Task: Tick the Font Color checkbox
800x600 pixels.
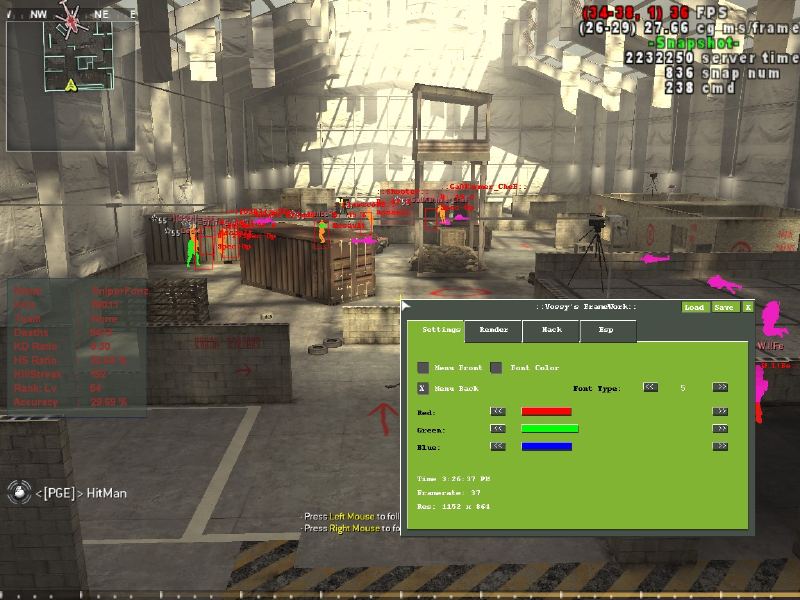Action: point(497,368)
